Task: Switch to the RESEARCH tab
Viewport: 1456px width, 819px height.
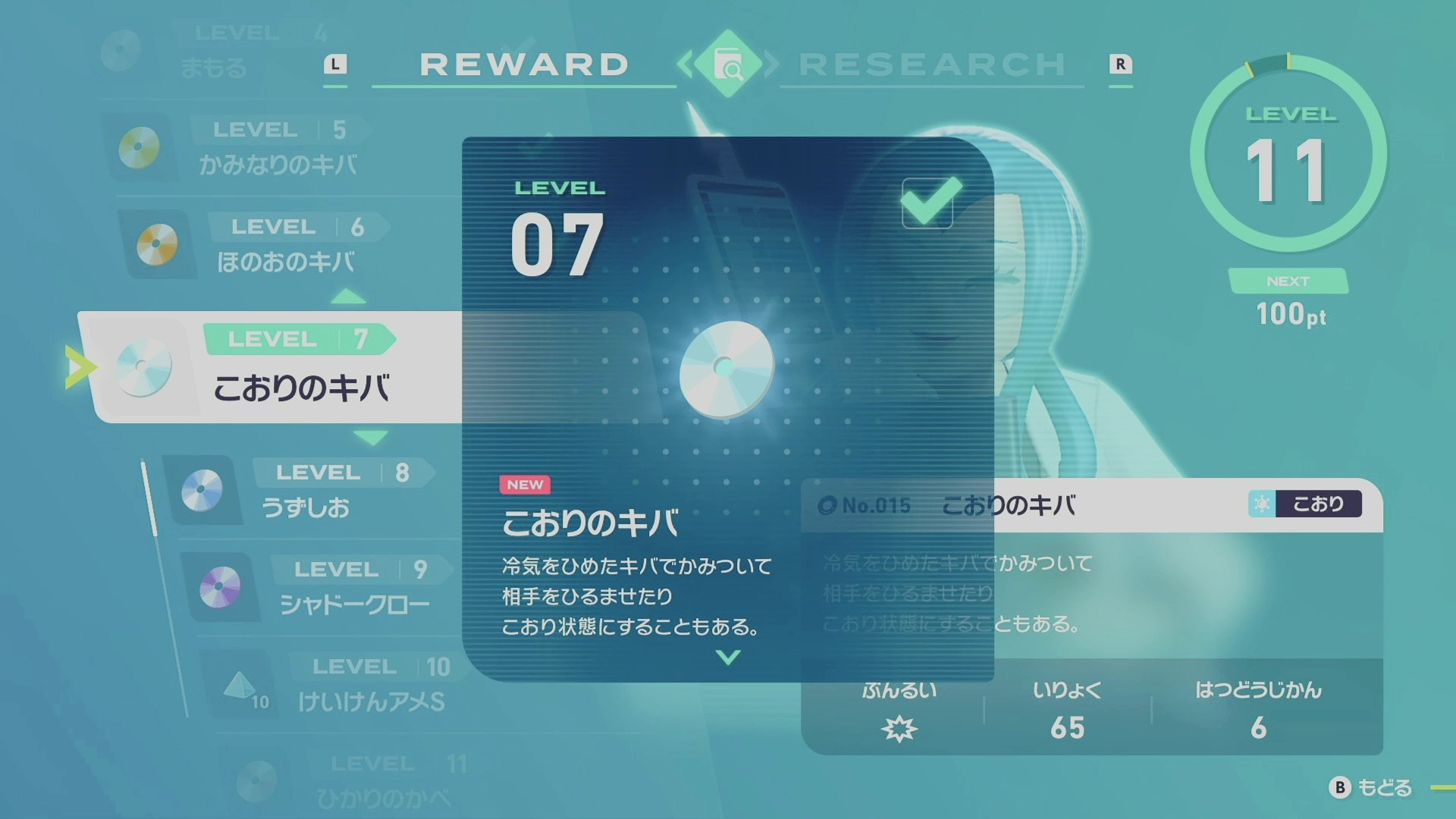Action: tap(933, 64)
